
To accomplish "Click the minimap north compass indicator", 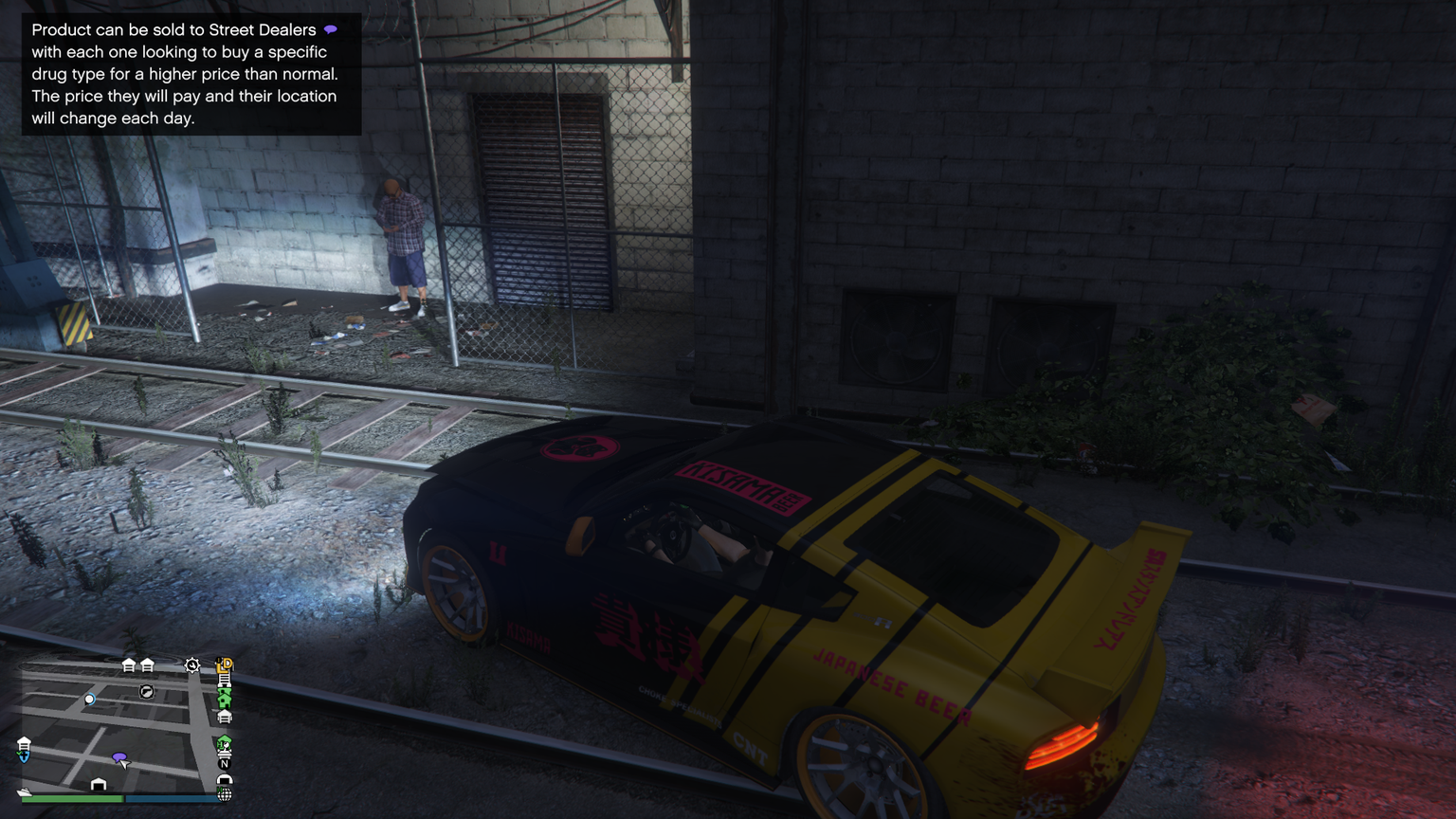I will [225, 763].
